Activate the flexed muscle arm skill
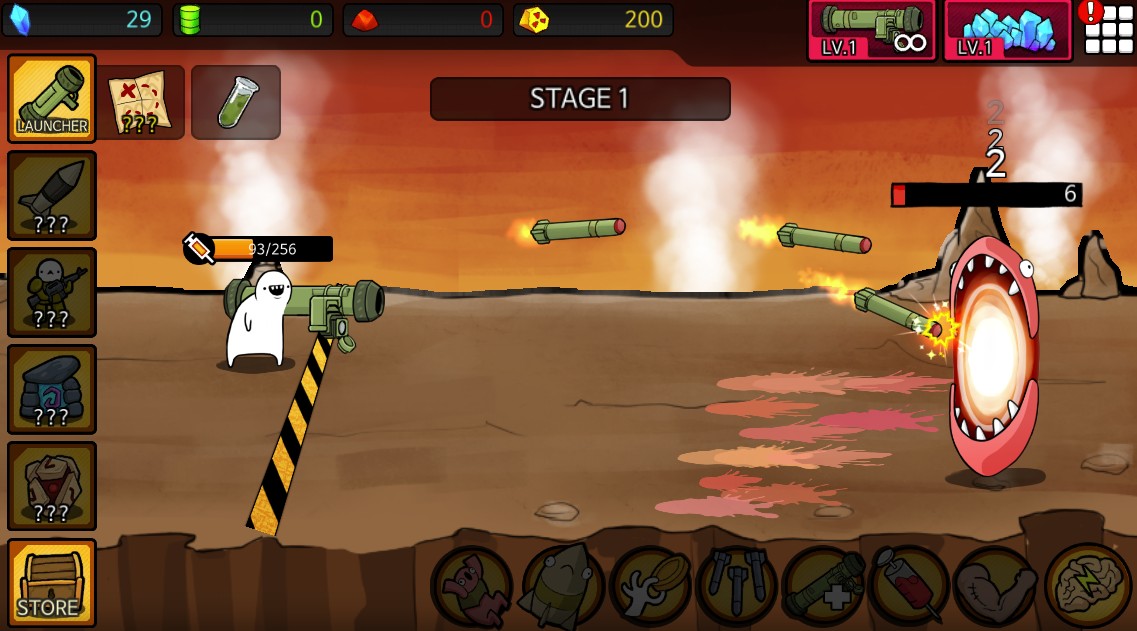Image resolution: width=1137 pixels, height=631 pixels. [995, 586]
